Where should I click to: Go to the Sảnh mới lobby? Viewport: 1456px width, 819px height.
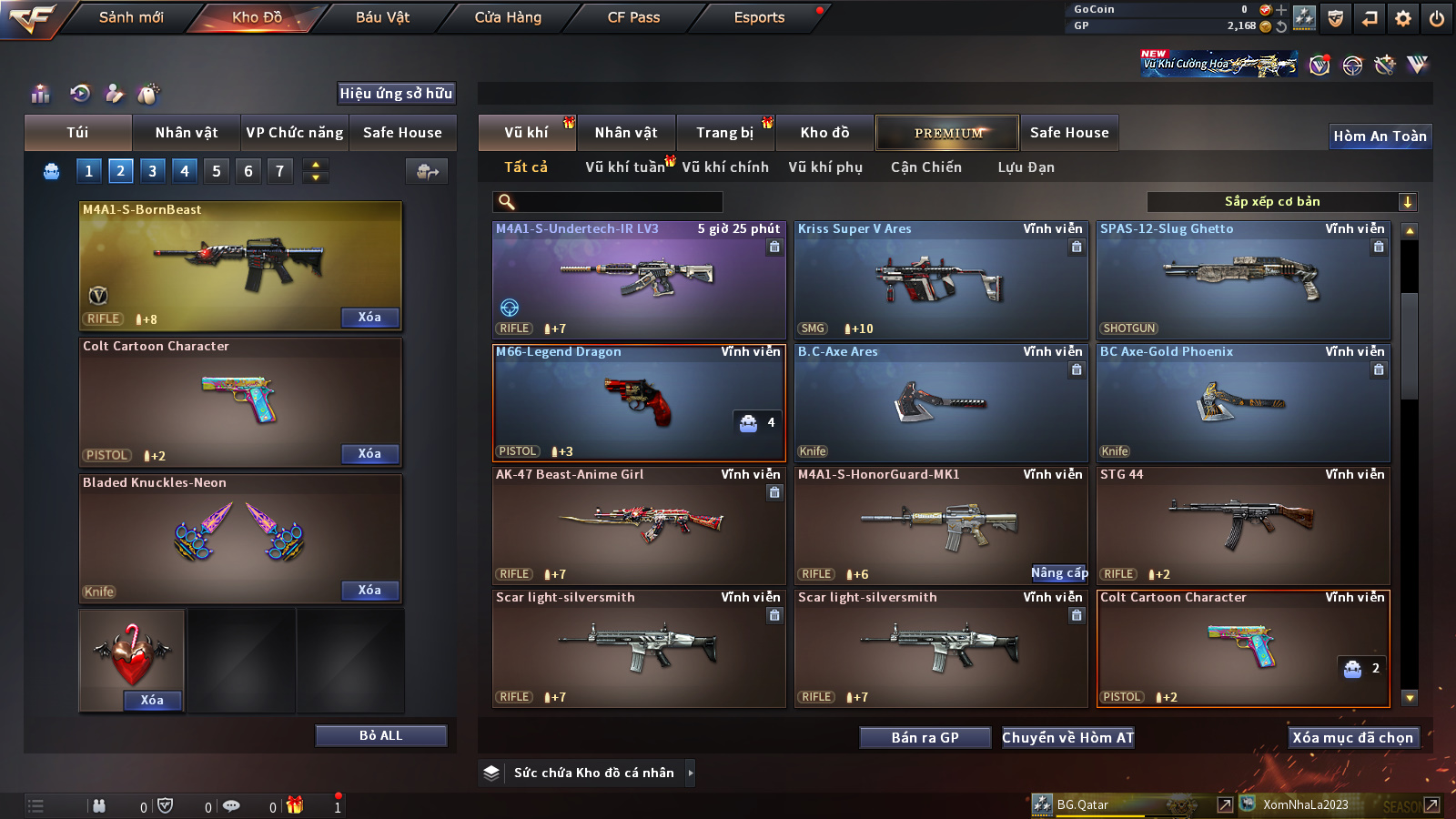131,17
